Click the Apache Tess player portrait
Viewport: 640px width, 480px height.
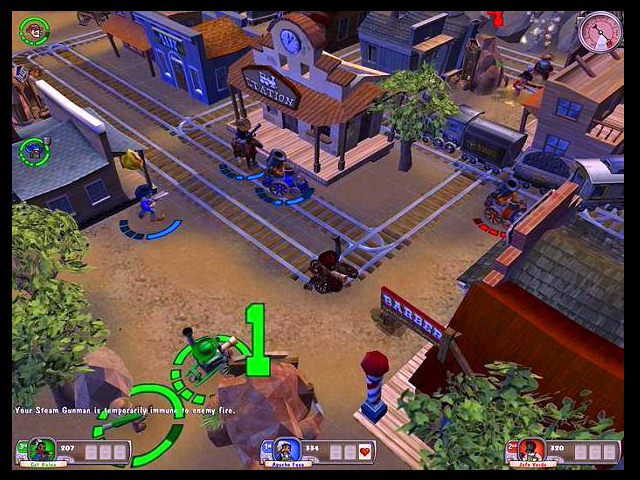coord(285,451)
